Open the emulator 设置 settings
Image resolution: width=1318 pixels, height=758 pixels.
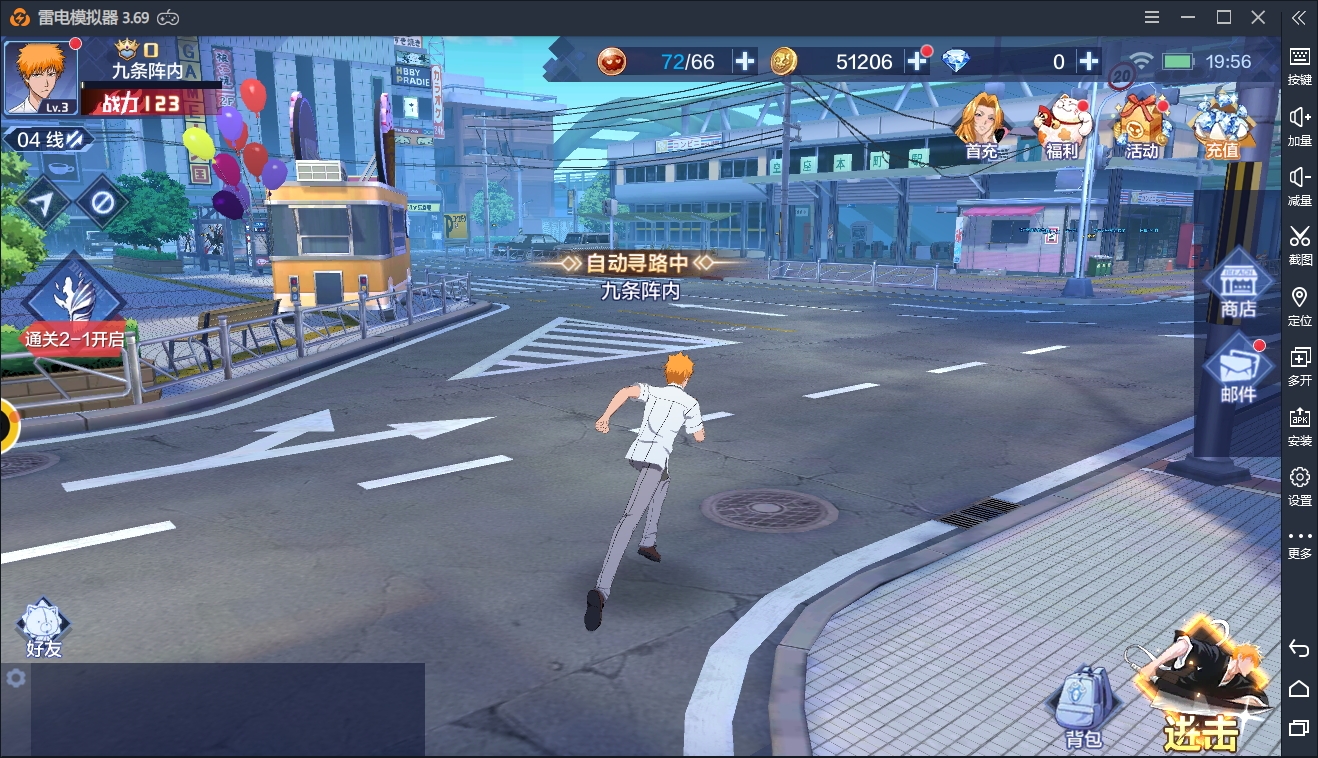tap(1299, 485)
